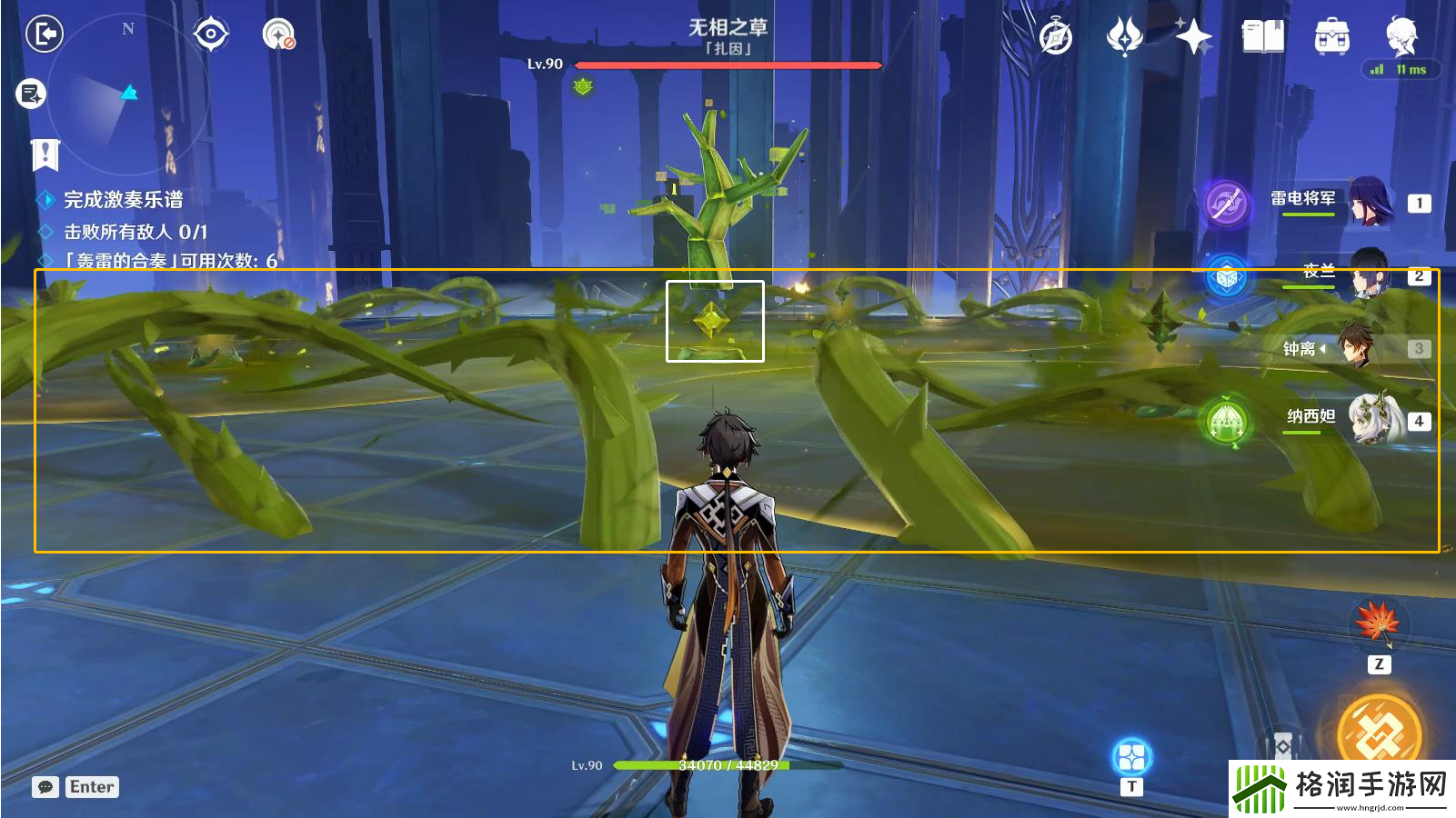Switch to party member 夜兰

click(x=1367, y=274)
